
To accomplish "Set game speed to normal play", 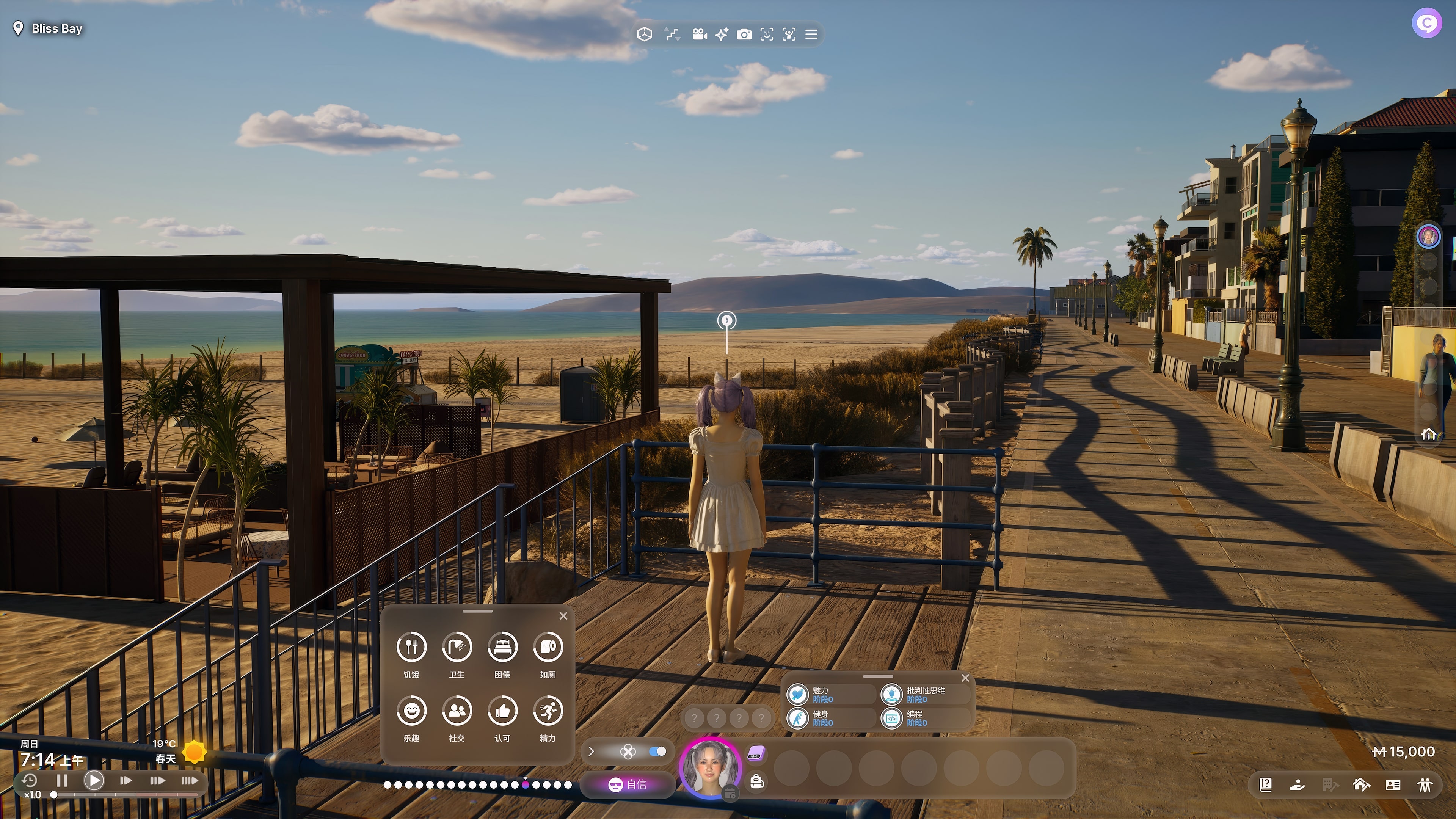I will pos(94,781).
